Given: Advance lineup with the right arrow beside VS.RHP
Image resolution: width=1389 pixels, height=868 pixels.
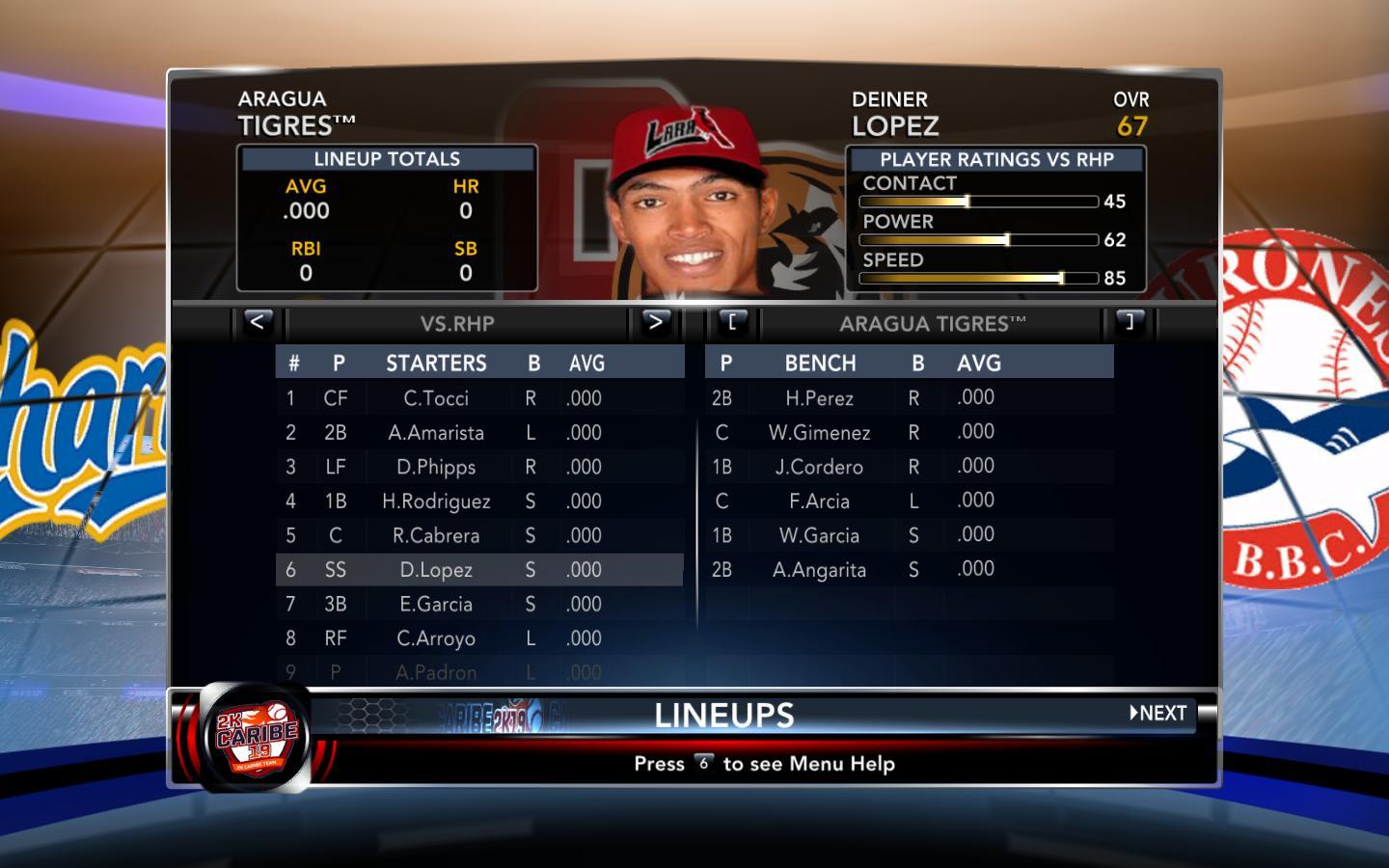Looking at the screenshot, I should tap(655, 322).
